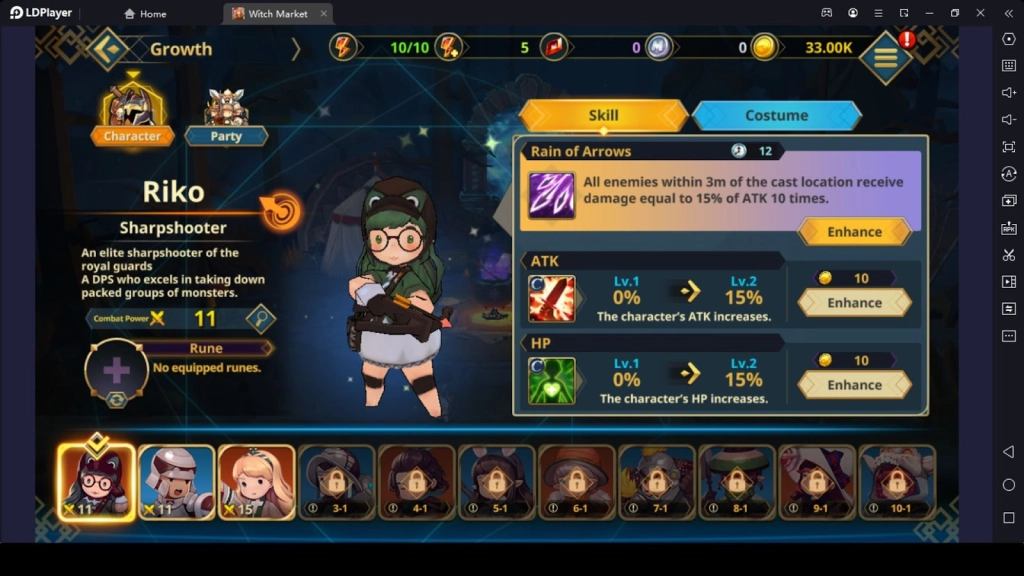1024x576 pixels.
Task: Click the empty rune slot plus button
Action: pyautogui.click(x=117, y=371)
